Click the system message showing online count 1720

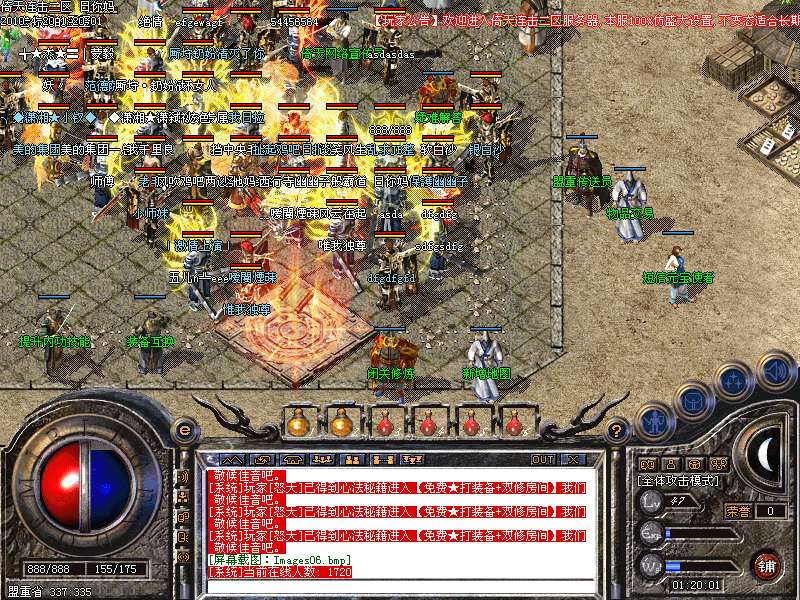click(x=281, y=572)
